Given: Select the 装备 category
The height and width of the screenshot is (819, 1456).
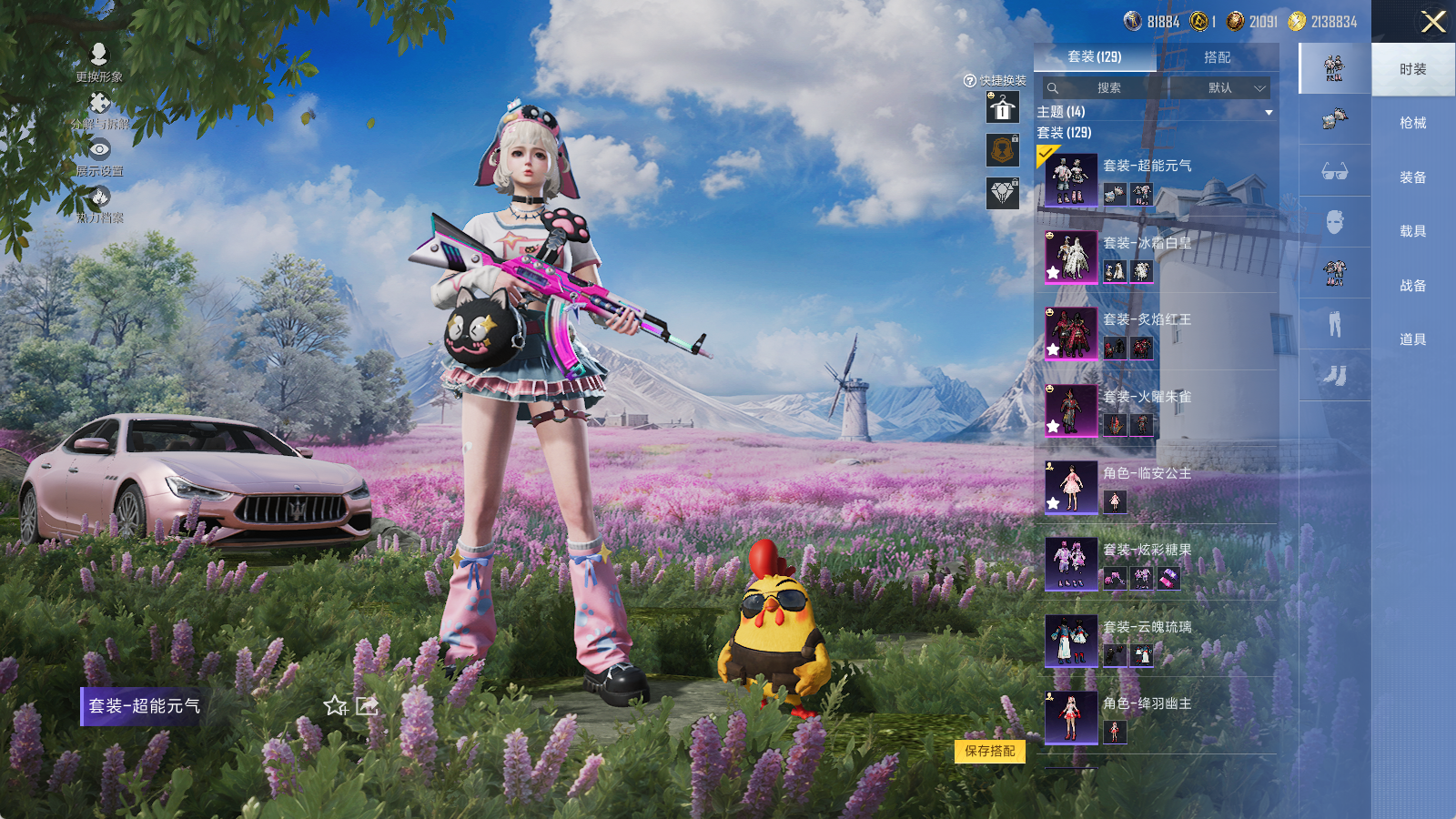Looking at the screenshot, I should (1412, 177).
